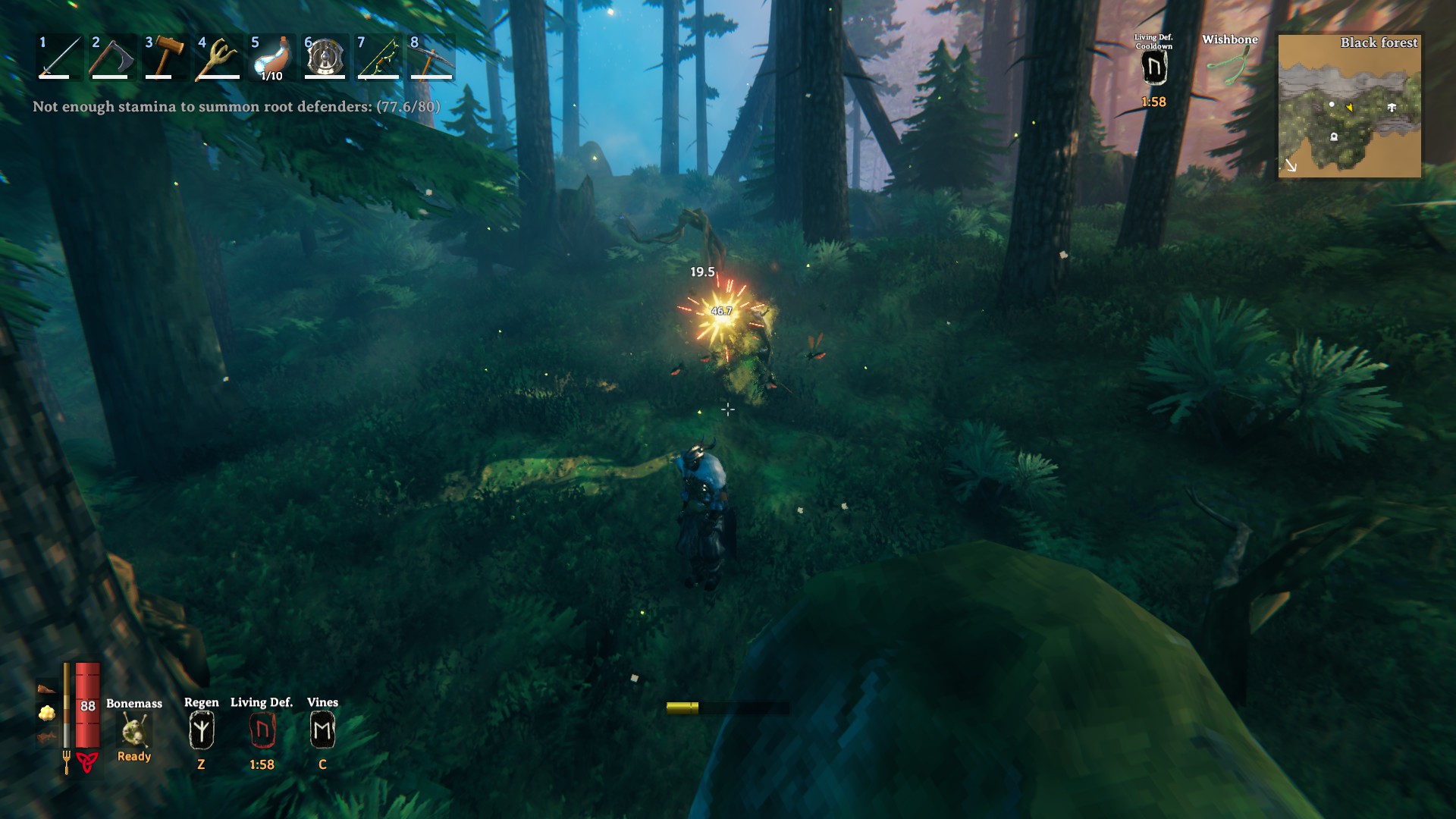Choose the wooden hammer in slot 3
The image size is (1456, 819).
[x=165, y=57]
